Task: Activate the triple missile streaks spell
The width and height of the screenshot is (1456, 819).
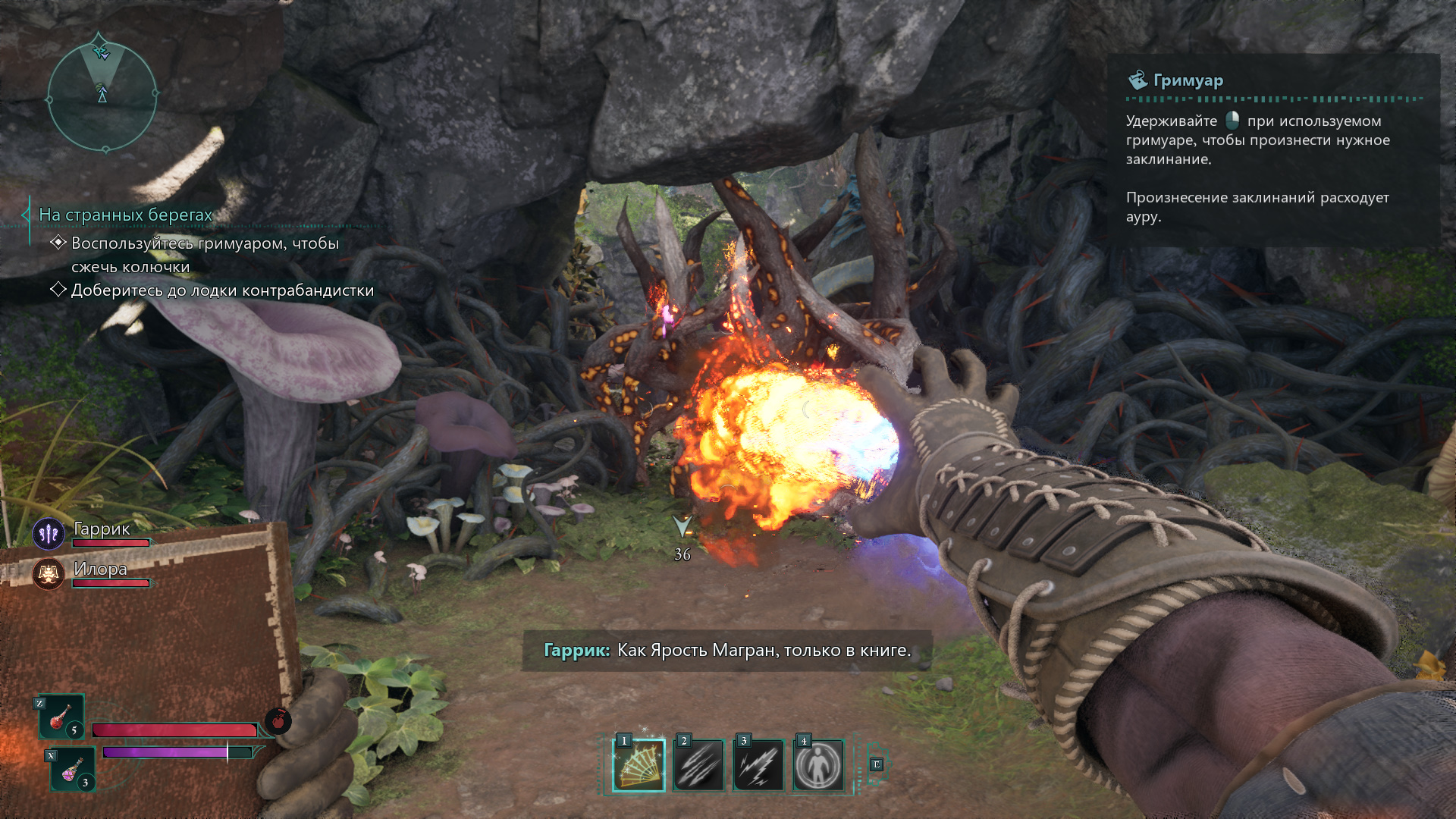Action: [698, 765]
